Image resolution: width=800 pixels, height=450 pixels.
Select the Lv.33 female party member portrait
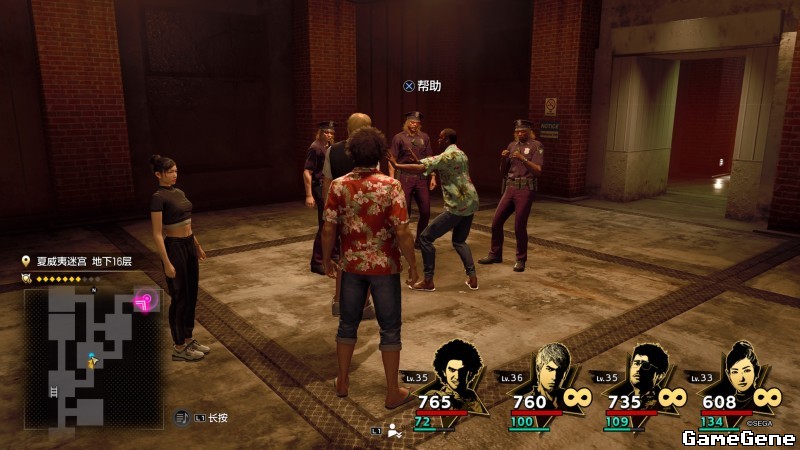[739, 368]
